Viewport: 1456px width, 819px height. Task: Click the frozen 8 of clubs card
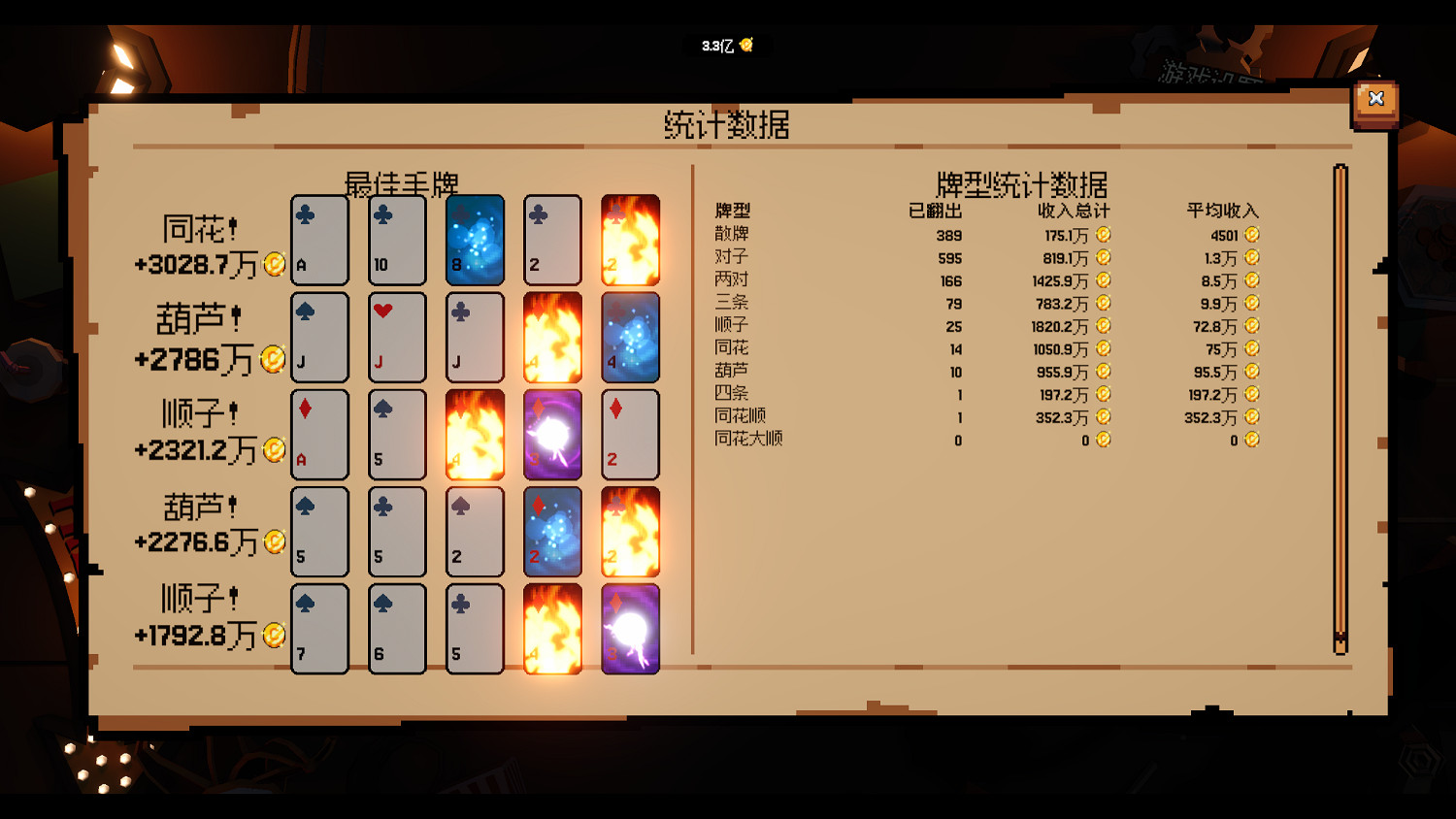(475, 240)
